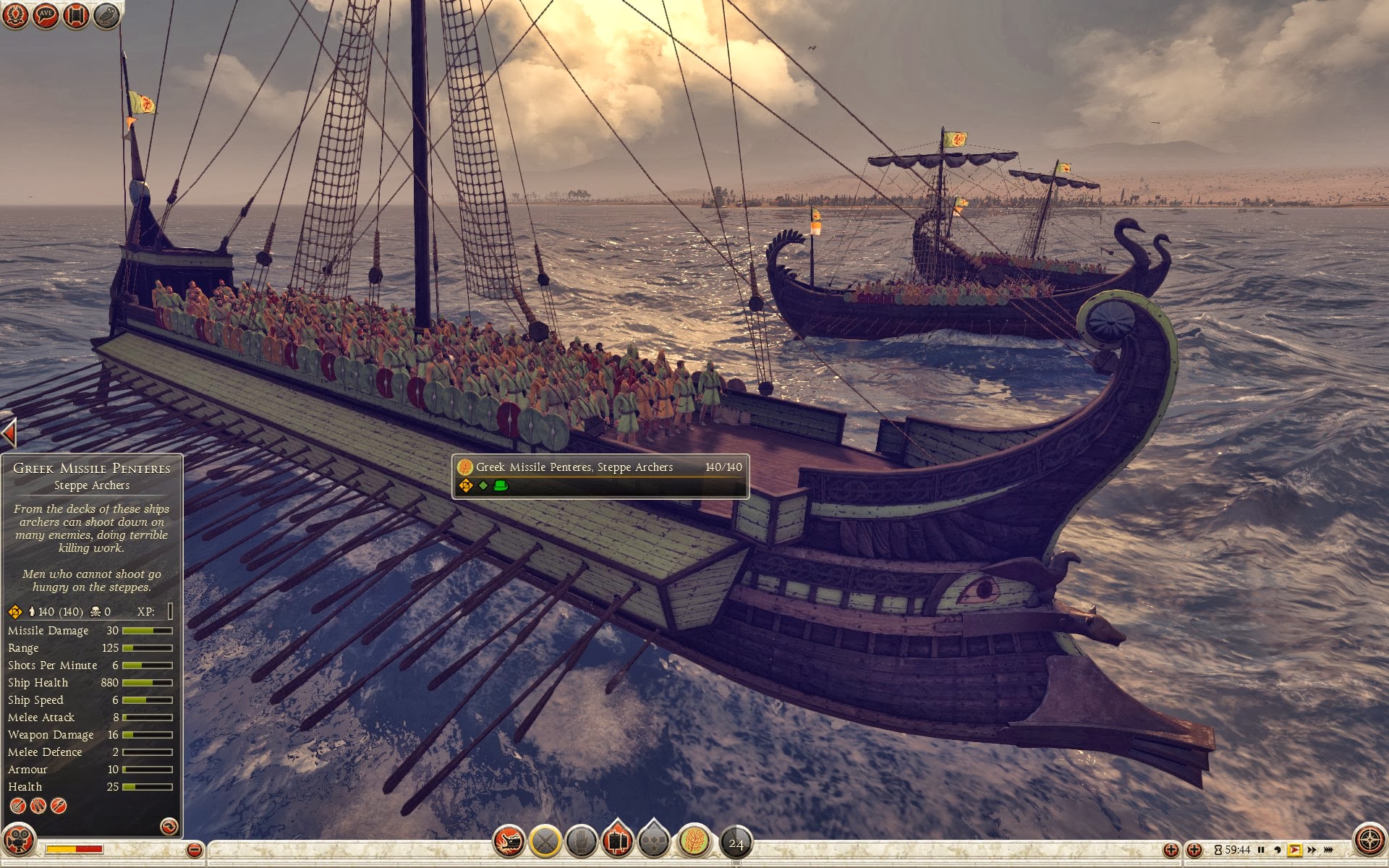This screenshot has height=868, width=1389.
Task: Set battle to normal play speed
Action: (x=1294, y=850)
